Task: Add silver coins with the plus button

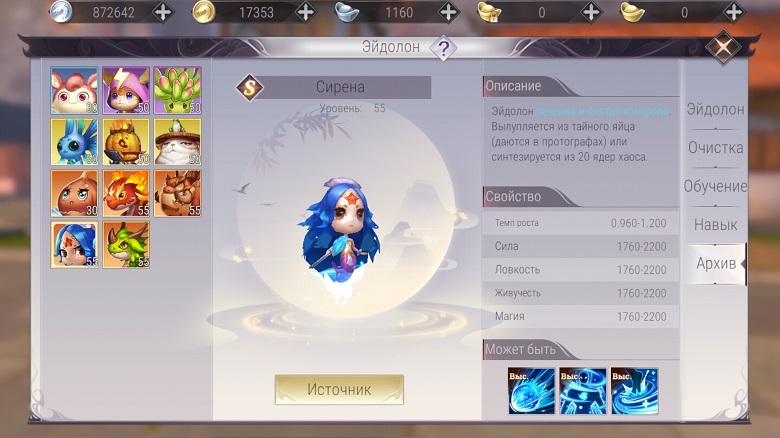Action: [163, 12]
